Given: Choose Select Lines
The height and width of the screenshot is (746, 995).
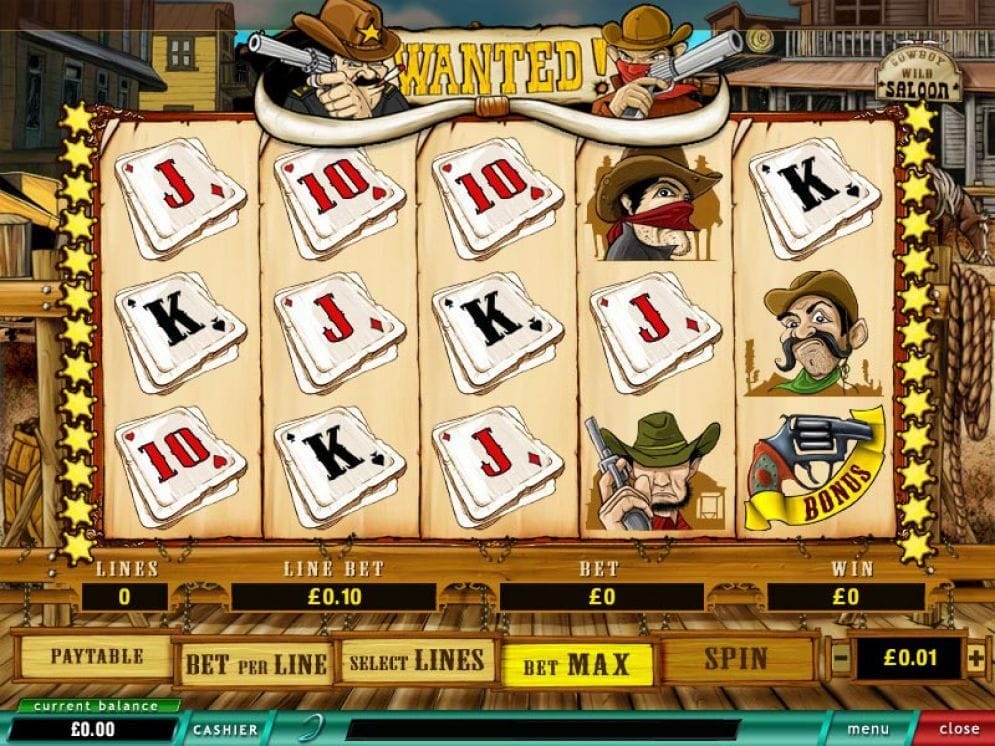Looking at the screenshot, I should (x=416, y=661).
